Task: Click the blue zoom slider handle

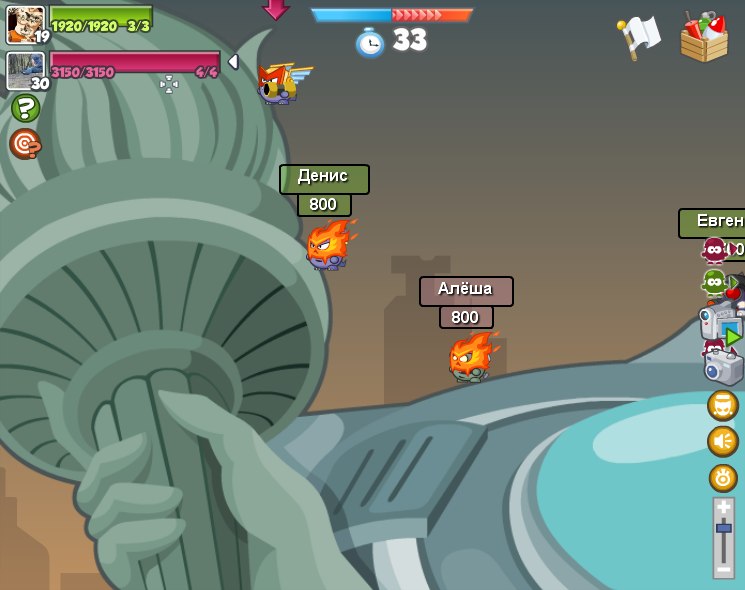Action: pyautogui.click(x=723, y=527)
